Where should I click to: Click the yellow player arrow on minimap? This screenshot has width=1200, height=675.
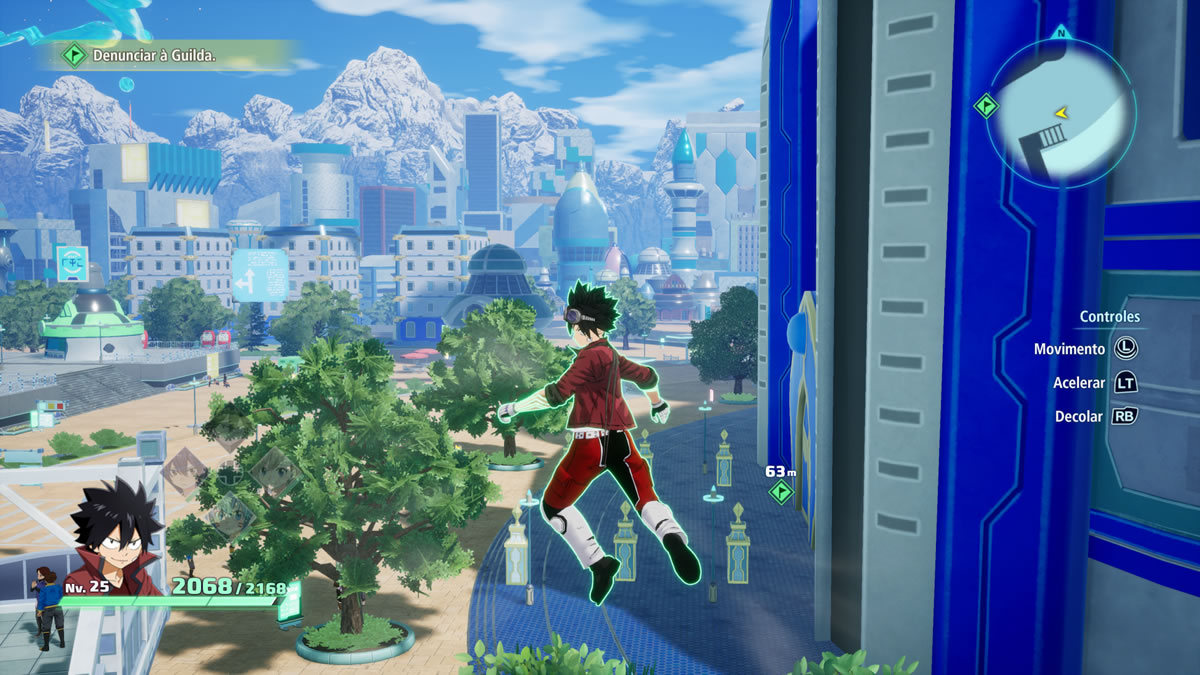(x=1061, y=113)
